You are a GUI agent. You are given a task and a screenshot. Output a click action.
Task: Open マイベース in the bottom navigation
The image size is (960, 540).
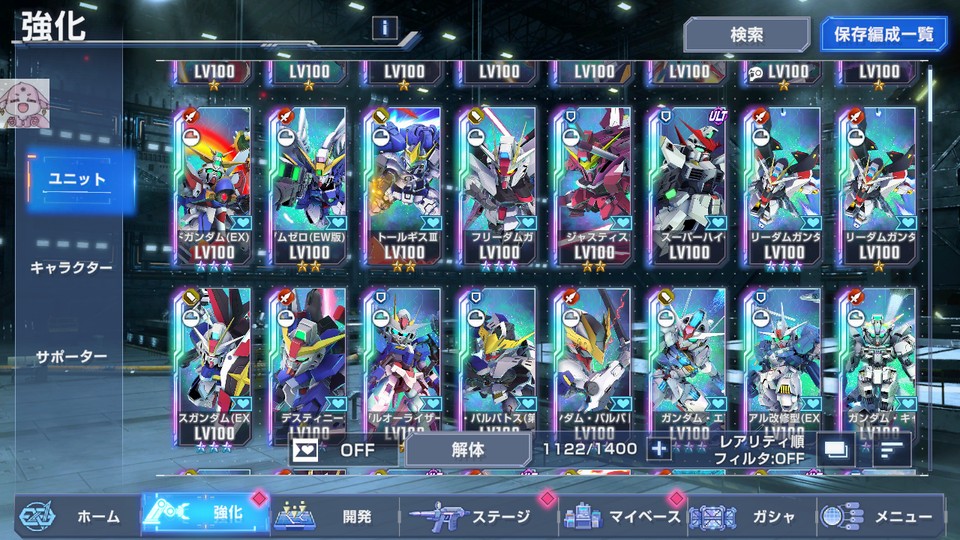[x=622, y=516]
